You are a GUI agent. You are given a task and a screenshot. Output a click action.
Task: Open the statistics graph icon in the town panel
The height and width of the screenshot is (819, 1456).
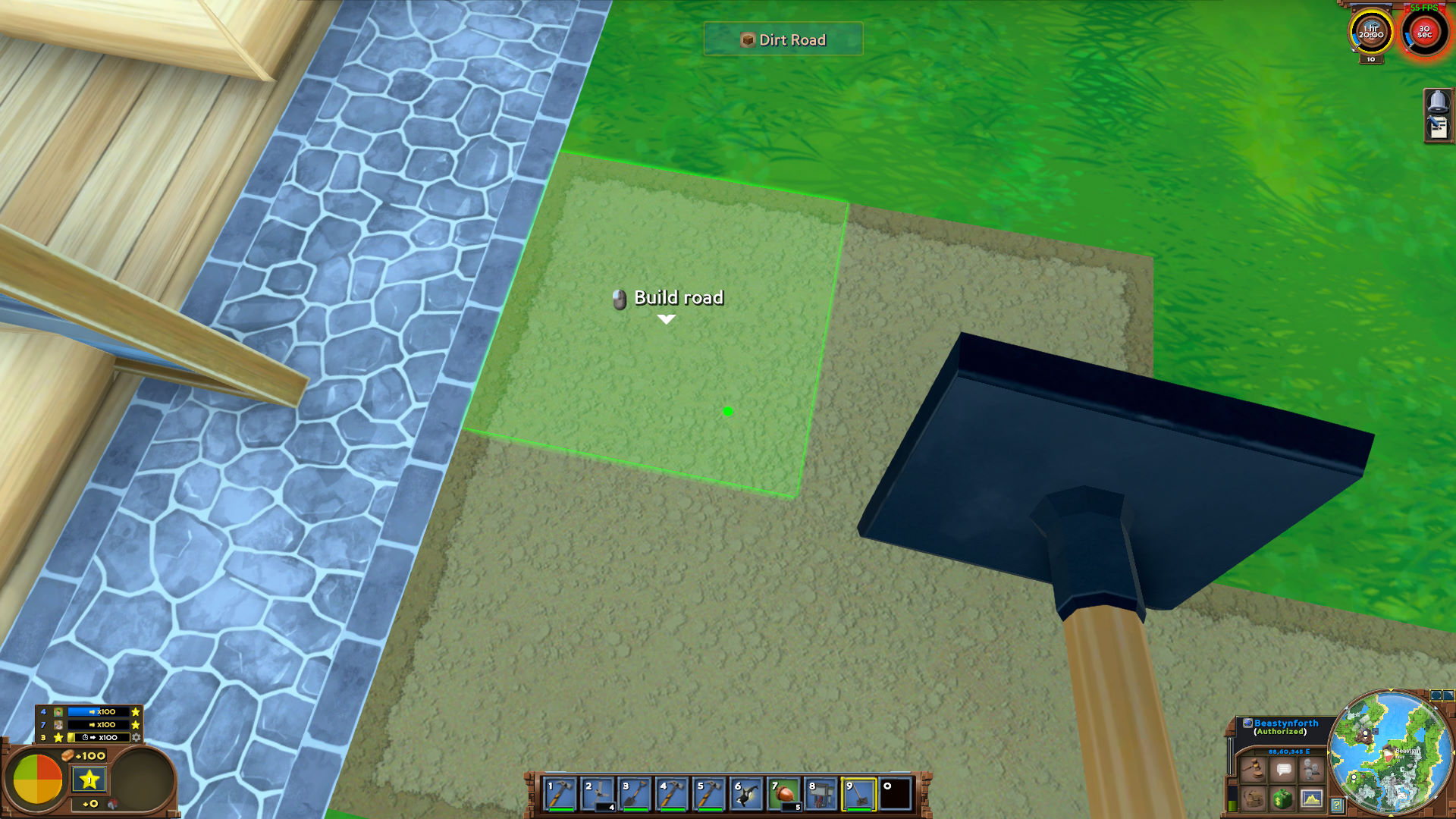click(1312, 800)
